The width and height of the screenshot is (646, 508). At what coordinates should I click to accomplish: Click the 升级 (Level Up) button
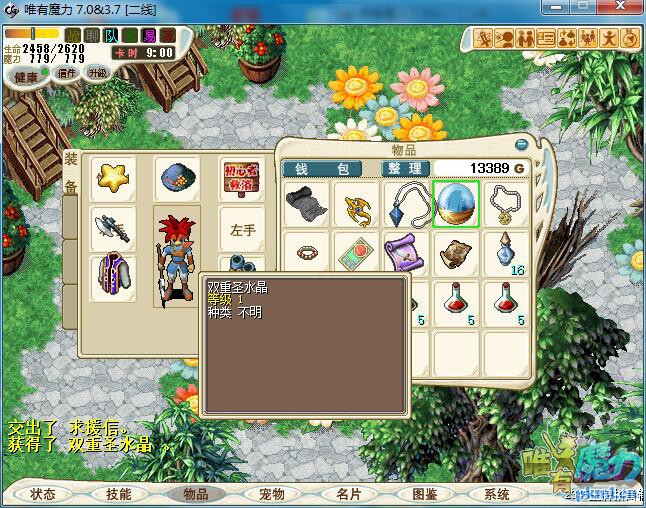coord(97,72)
